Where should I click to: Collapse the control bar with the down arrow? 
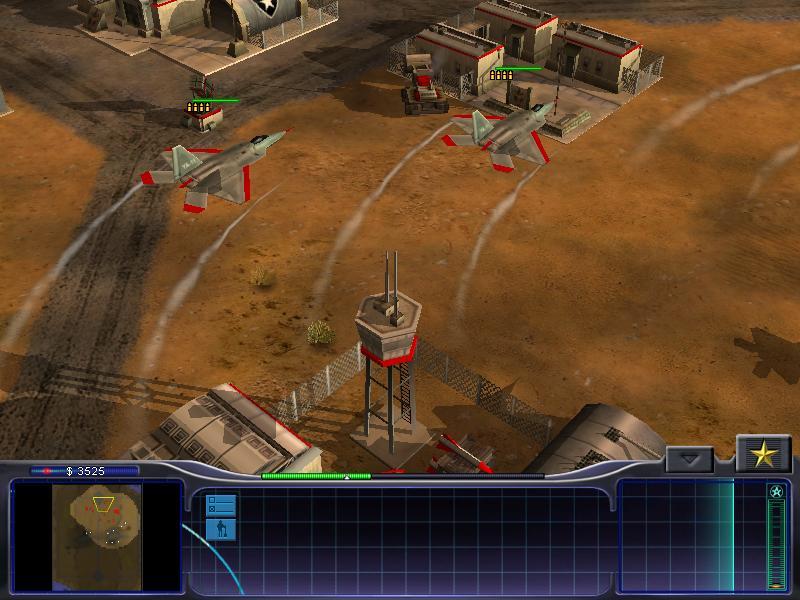[690, 460]
